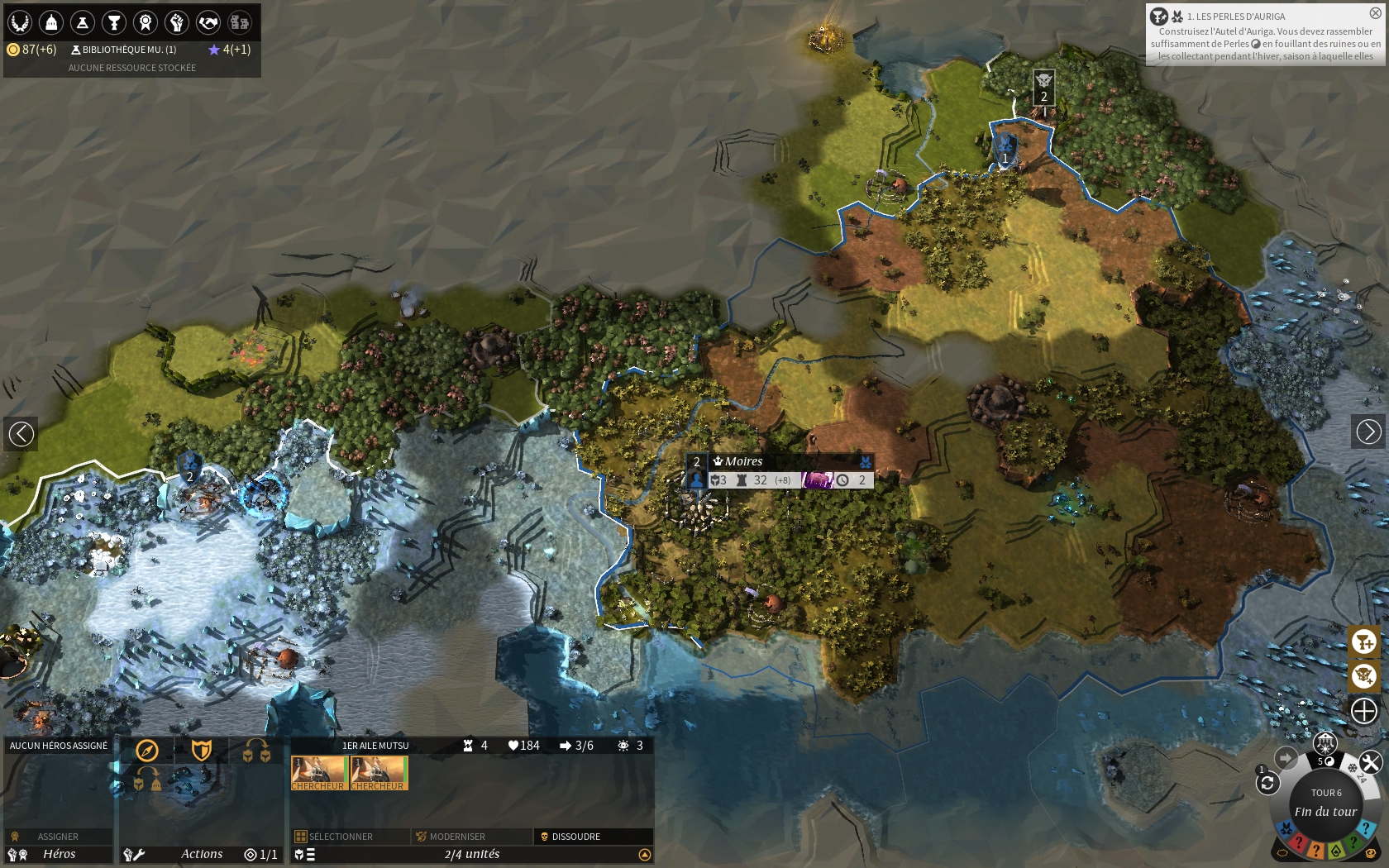The image size is (1389, 868).
Task: Open the quest chalice screen
Action: click(x=114, y=22)
